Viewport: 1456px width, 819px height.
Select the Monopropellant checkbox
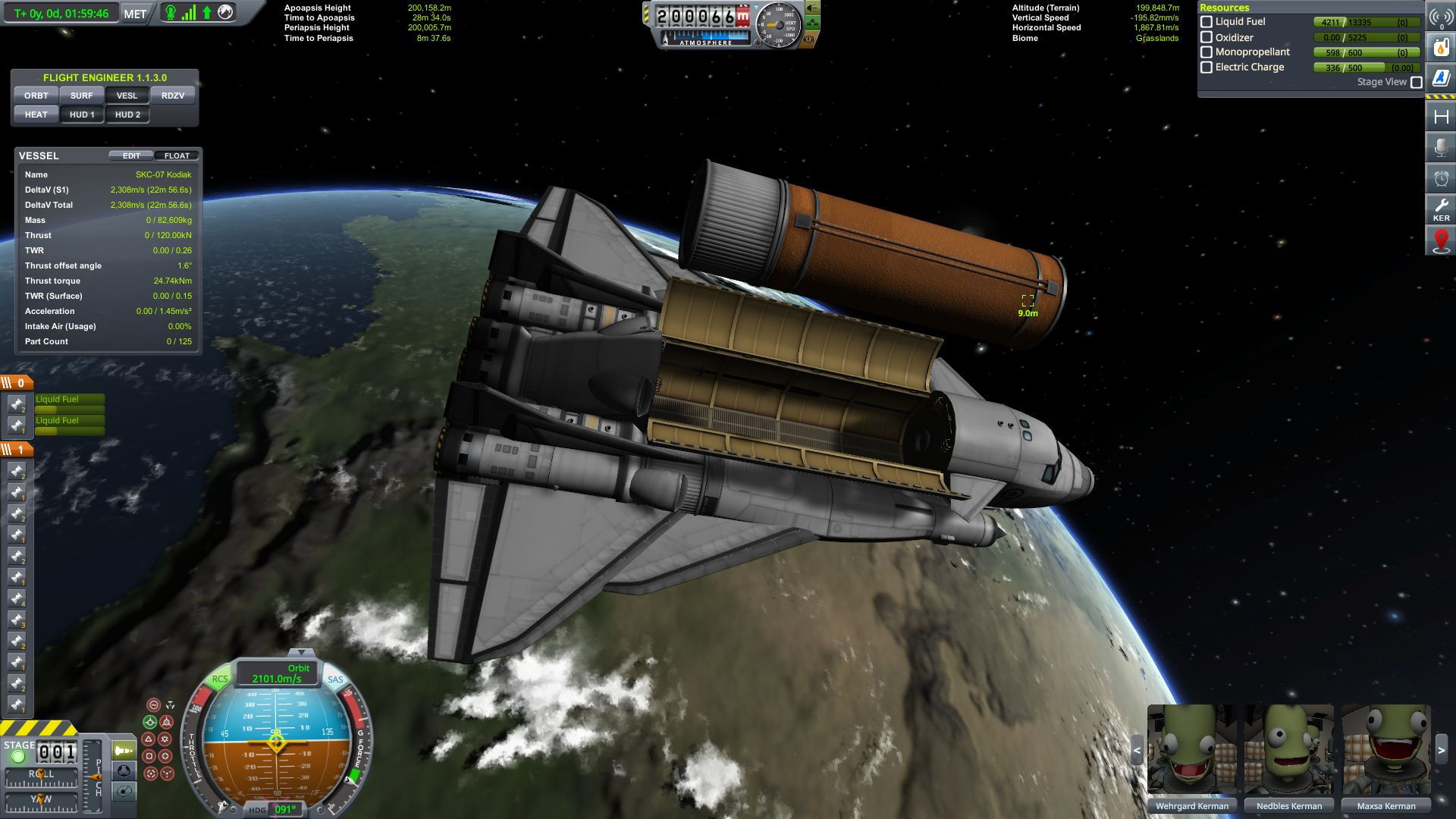point(1207,52)
